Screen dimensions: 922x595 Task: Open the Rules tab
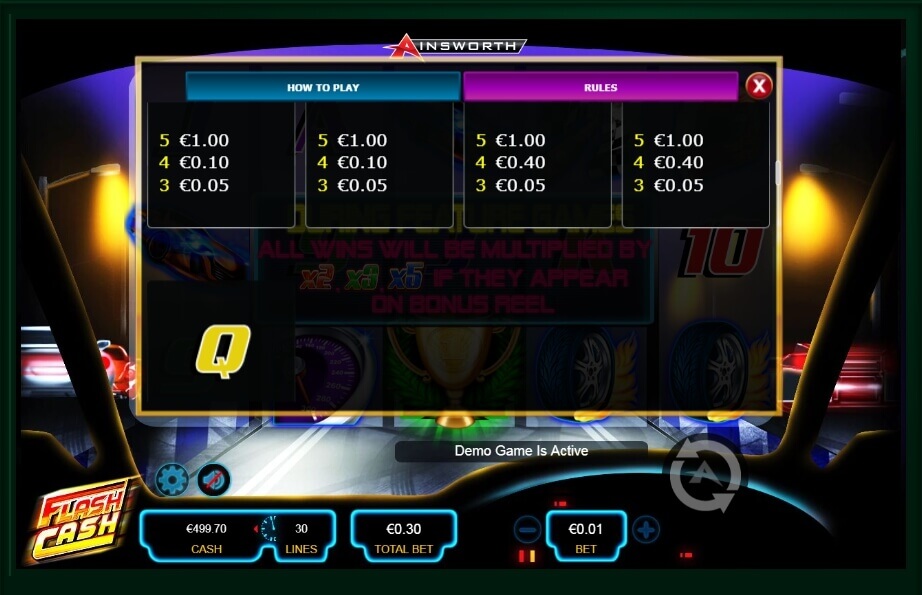point(600,87)
